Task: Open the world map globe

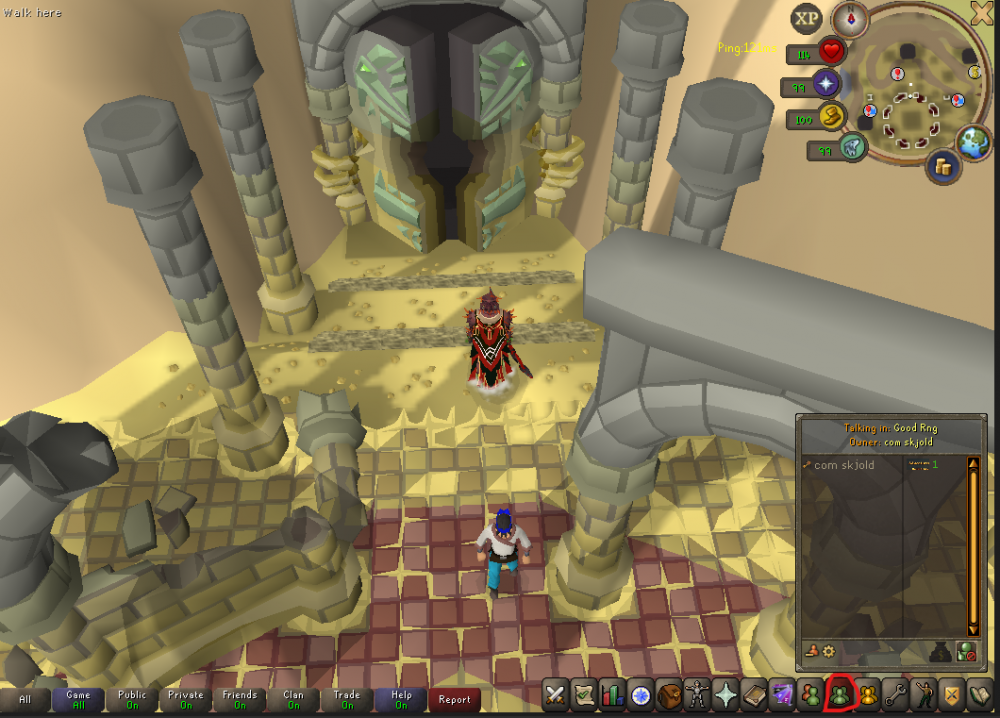Action: [973, 142]
